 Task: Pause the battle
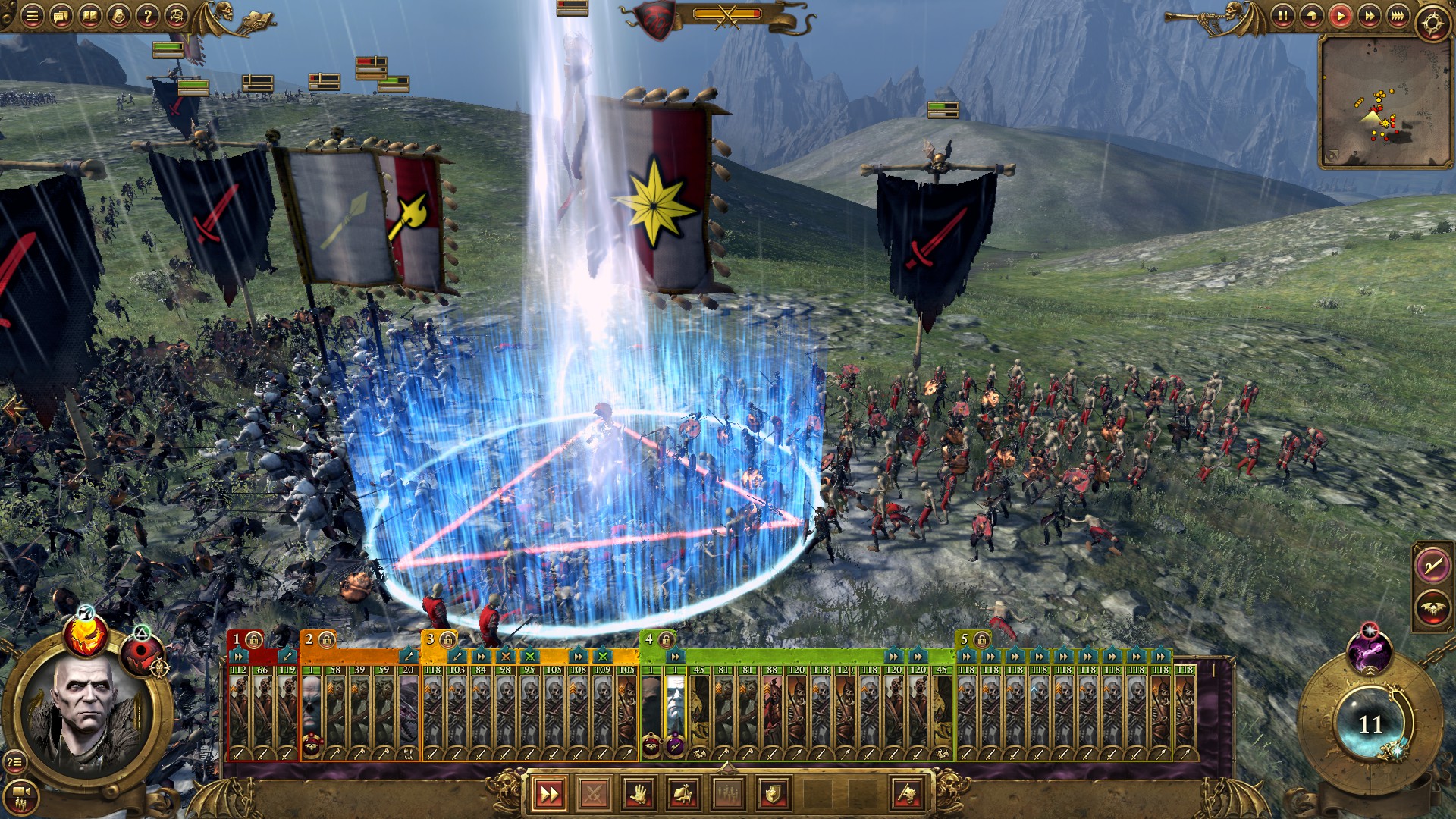tap(1282, 16)
